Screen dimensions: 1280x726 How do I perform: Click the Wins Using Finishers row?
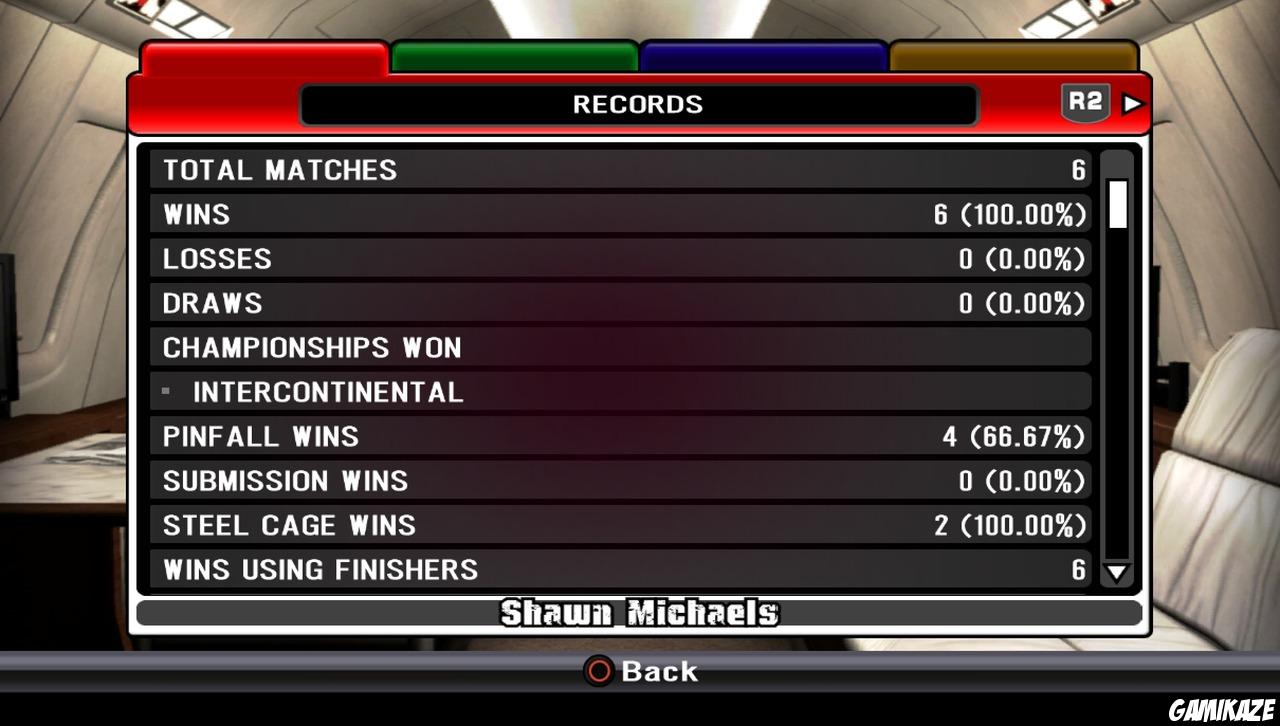click(620, 569)
